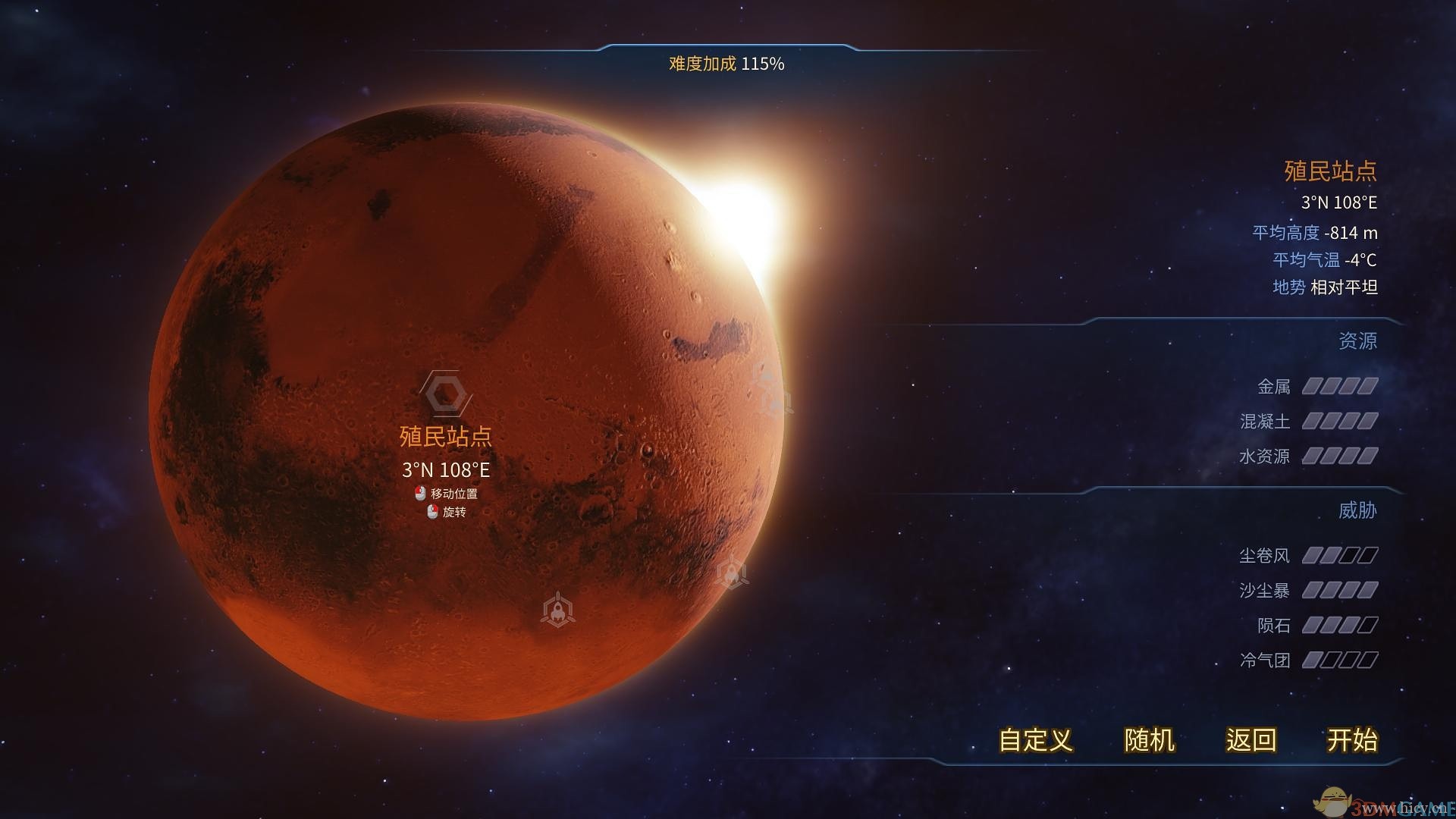Expand the 殖民站点 info panel header
Viewport: 1456px width, 819px height.
[x=1331, y=171]
